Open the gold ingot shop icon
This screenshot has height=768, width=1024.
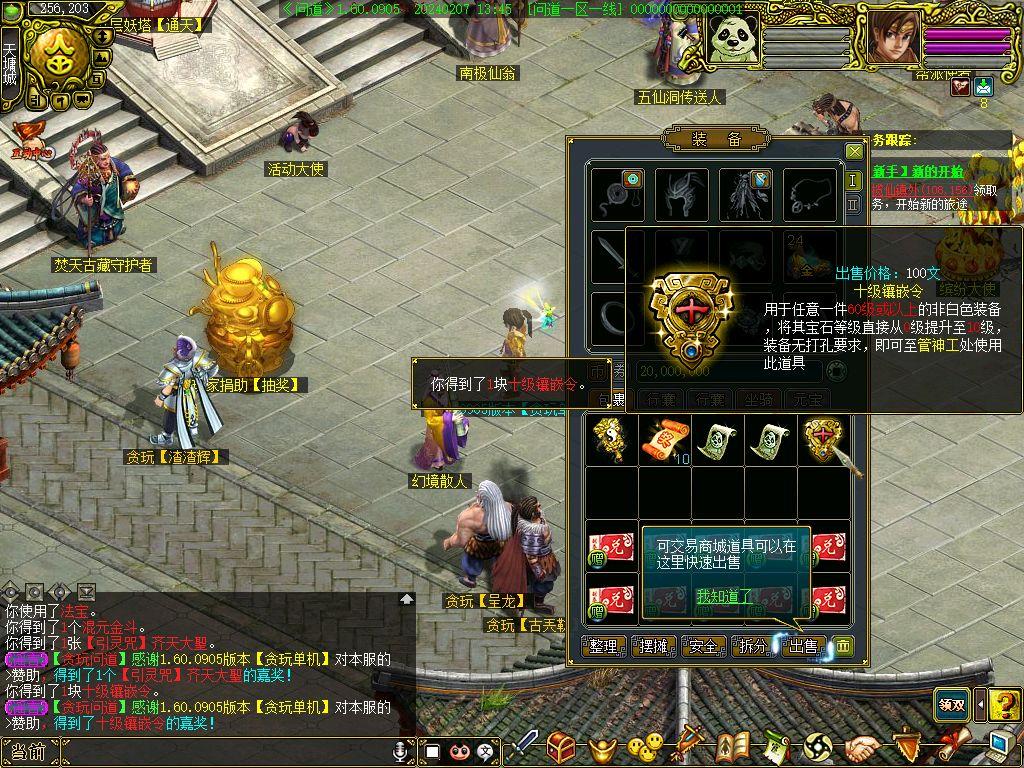point(602,747)
